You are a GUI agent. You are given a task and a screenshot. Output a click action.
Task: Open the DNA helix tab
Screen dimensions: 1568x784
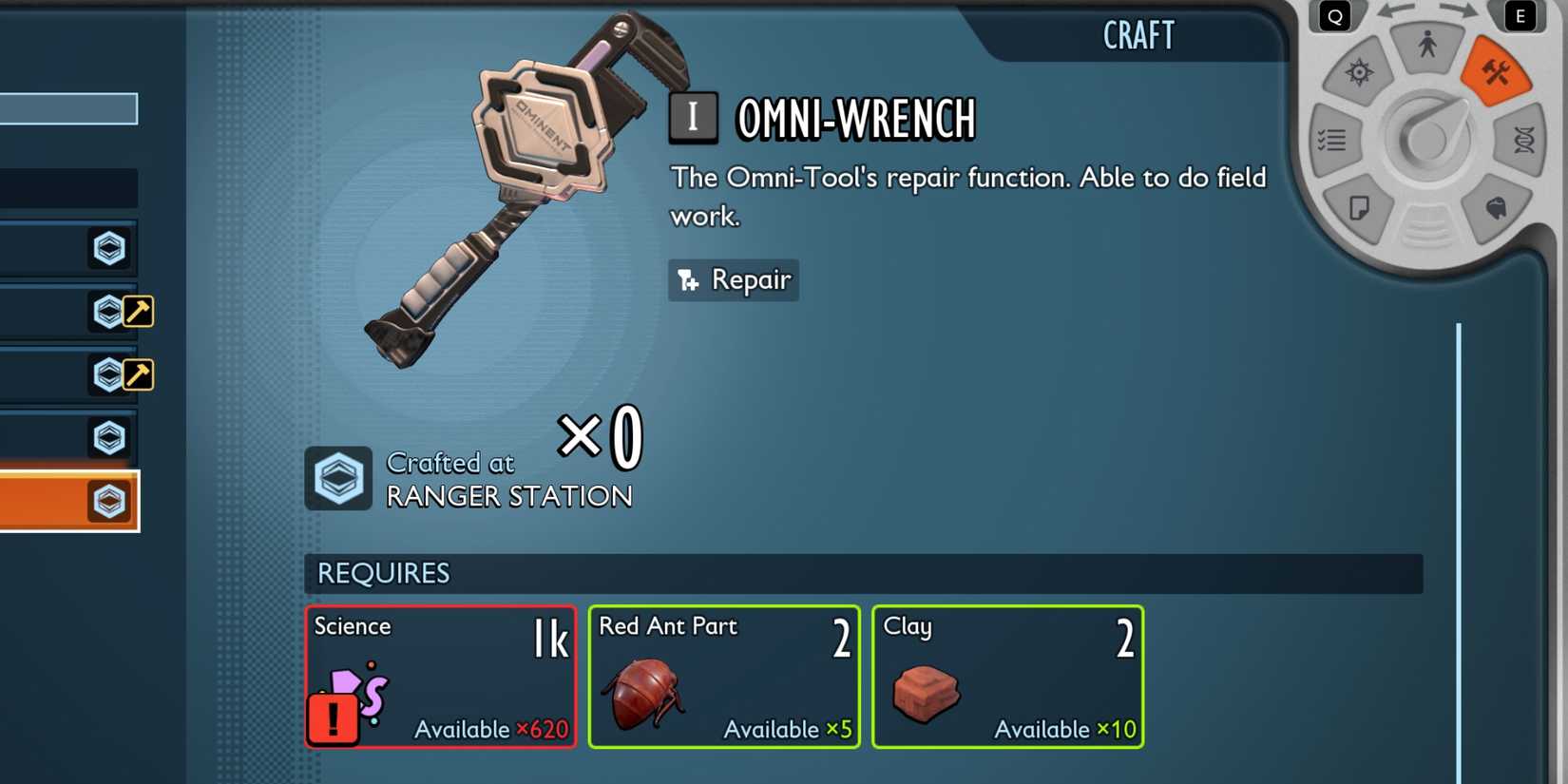point(1523,141)
